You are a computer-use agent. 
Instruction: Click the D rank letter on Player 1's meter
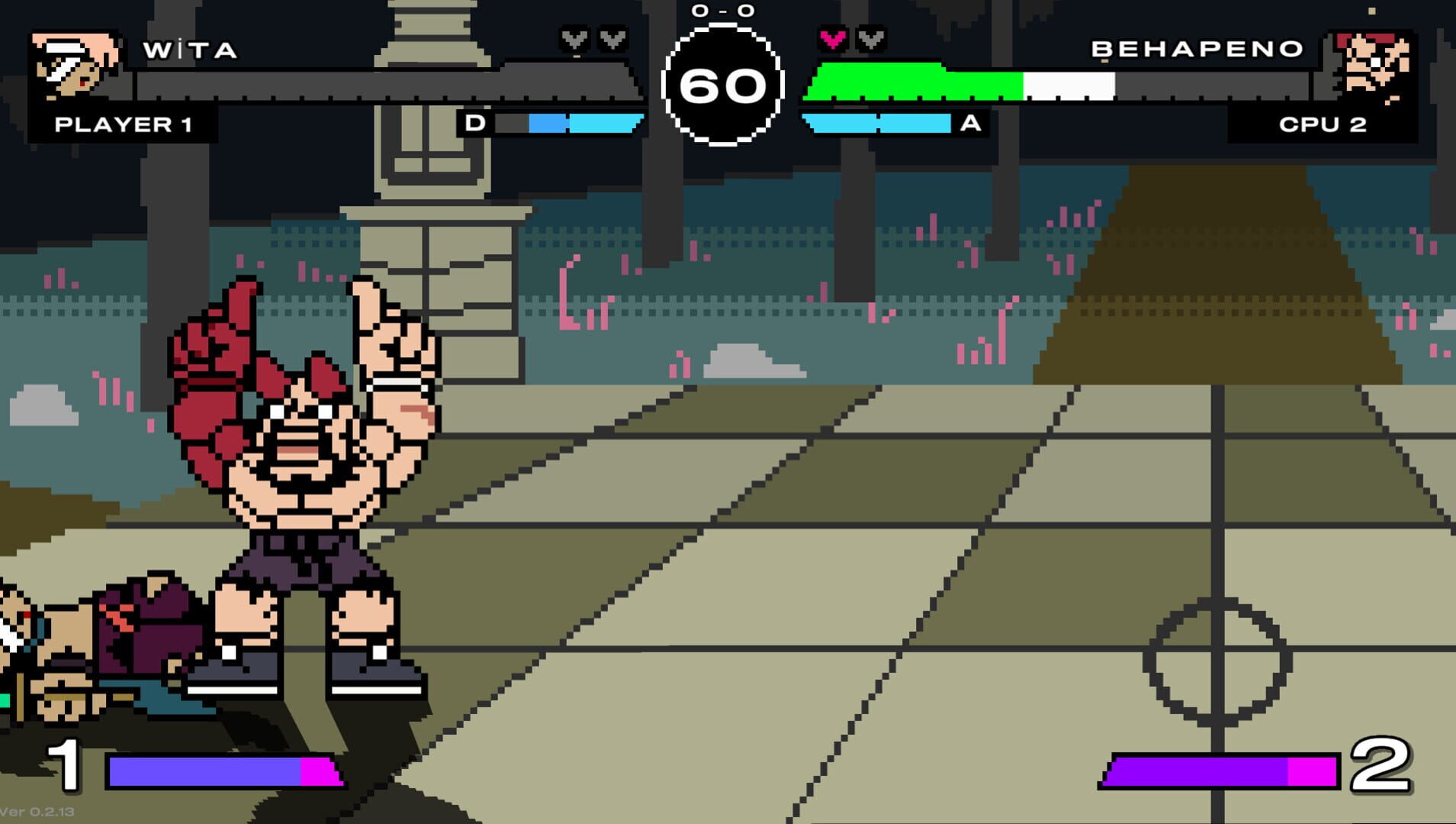pos(477,121)
